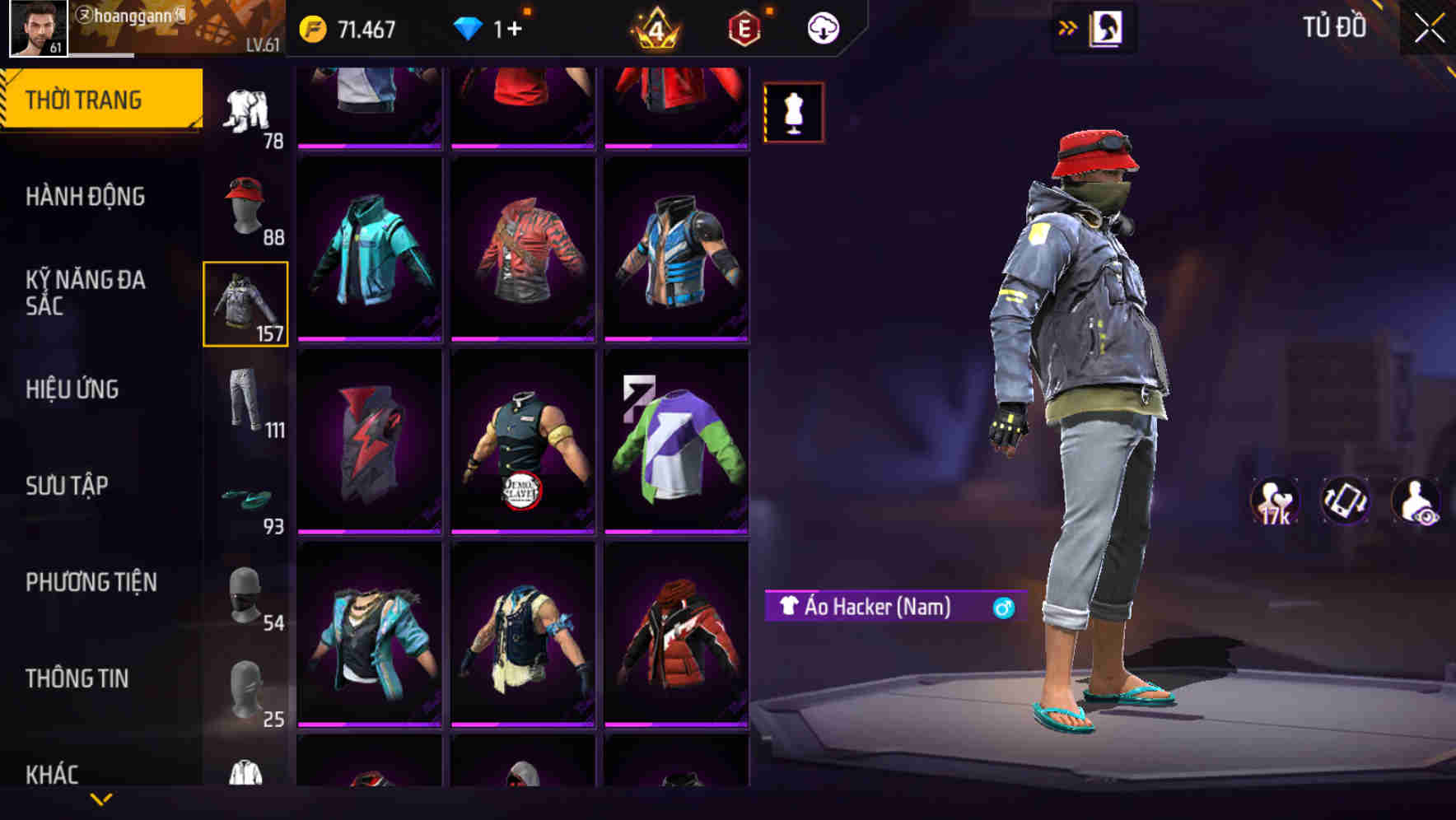The width and height of the screenshot is (1456, 820).
Task: Expand the sidebar with the bottom chevron
Action: [101, 798]
